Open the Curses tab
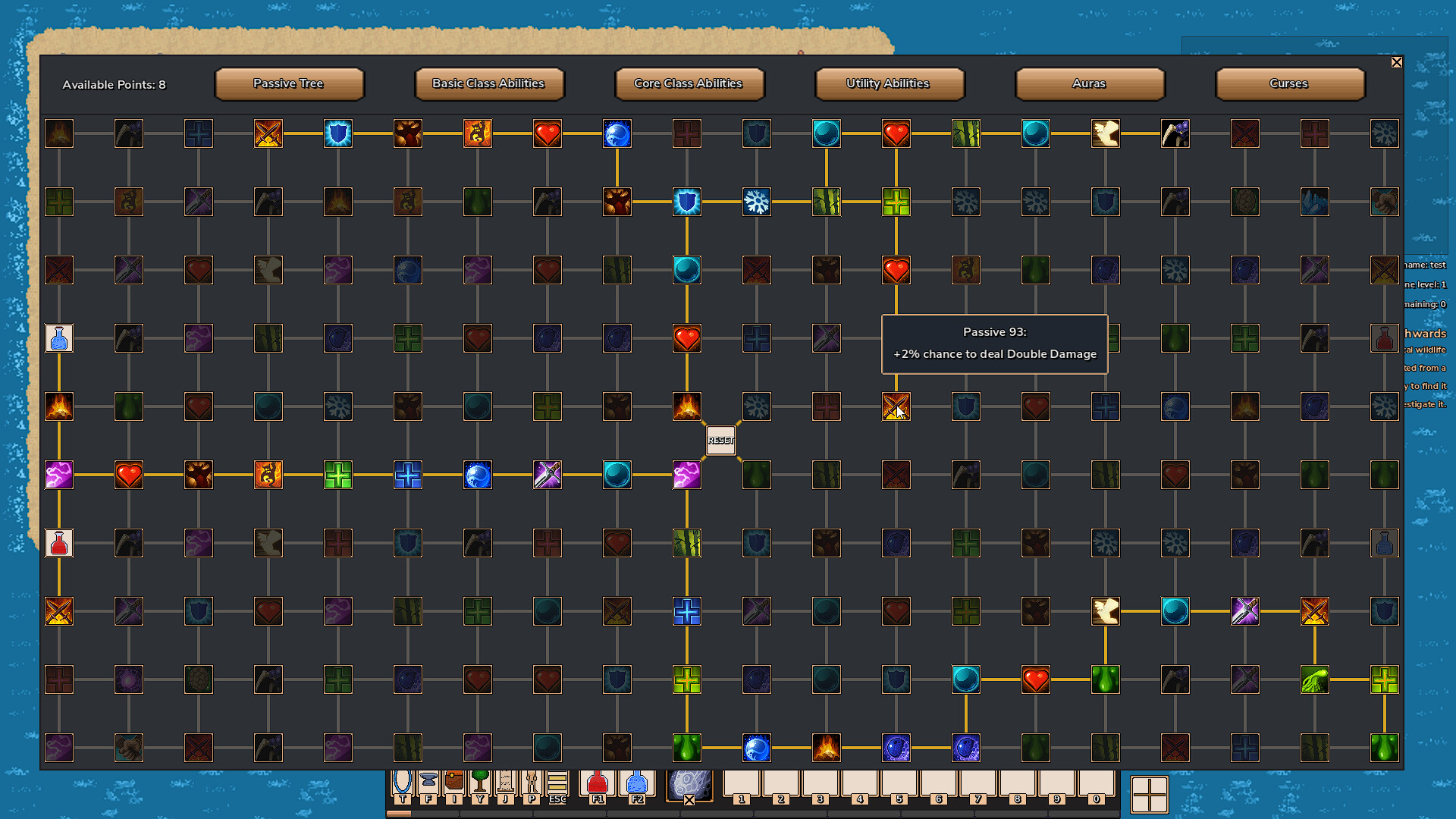Viewport: 1456px width, 819px height. click(1289, 83)
